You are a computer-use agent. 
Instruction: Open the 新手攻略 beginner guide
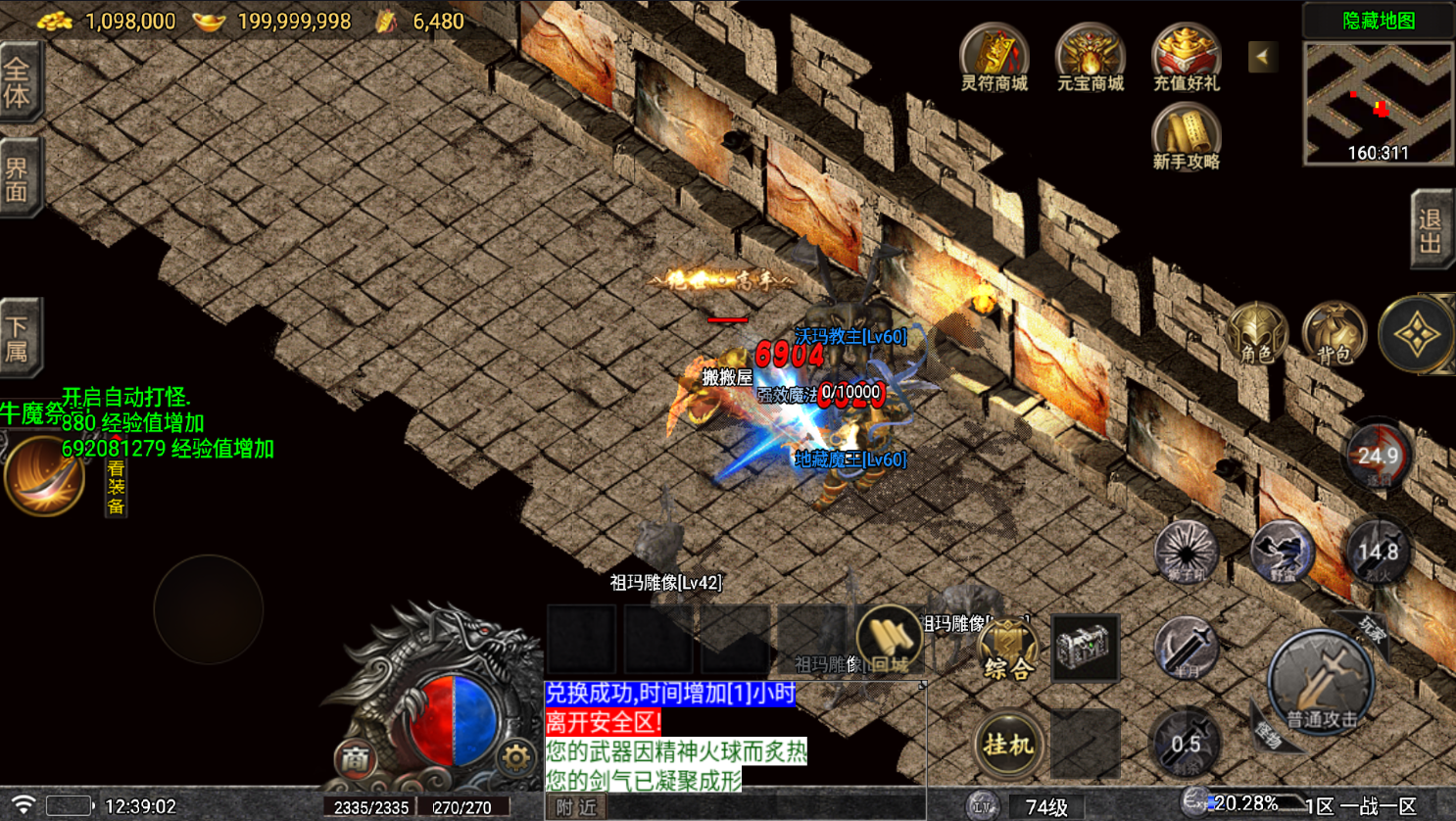coord(1186,137)
